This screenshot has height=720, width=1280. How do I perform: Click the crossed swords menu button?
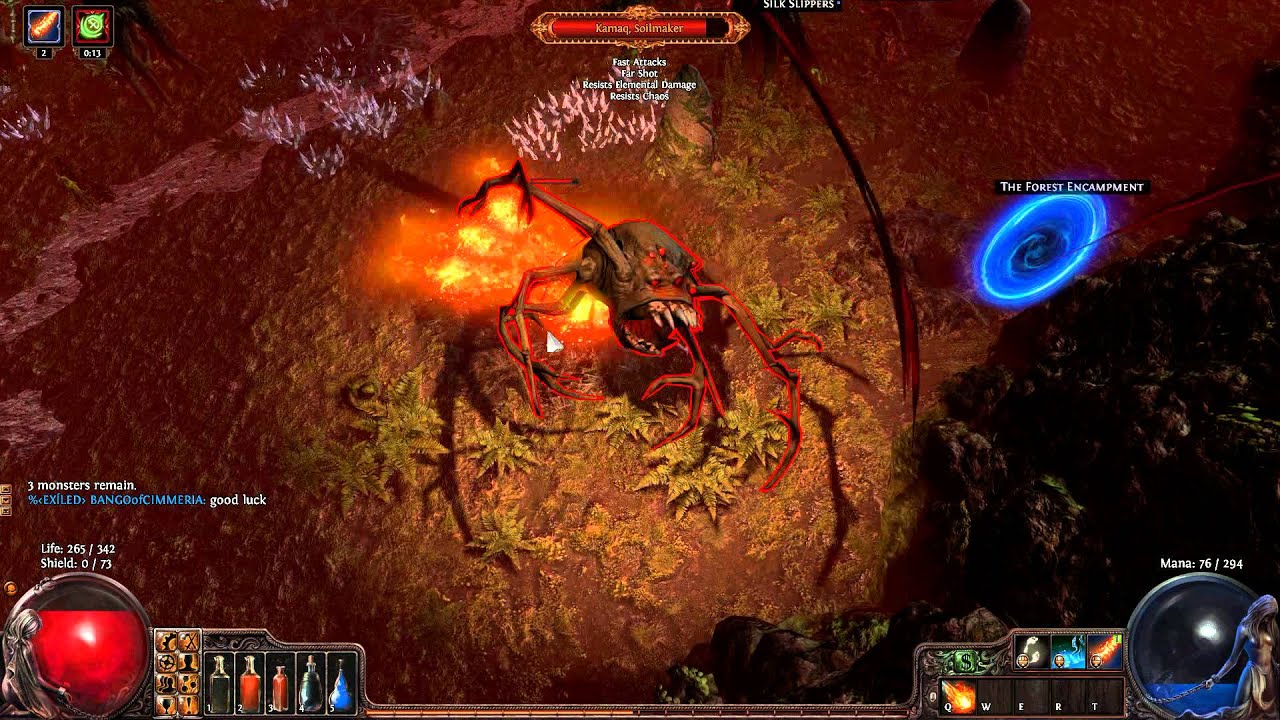[x=188, y=642]
